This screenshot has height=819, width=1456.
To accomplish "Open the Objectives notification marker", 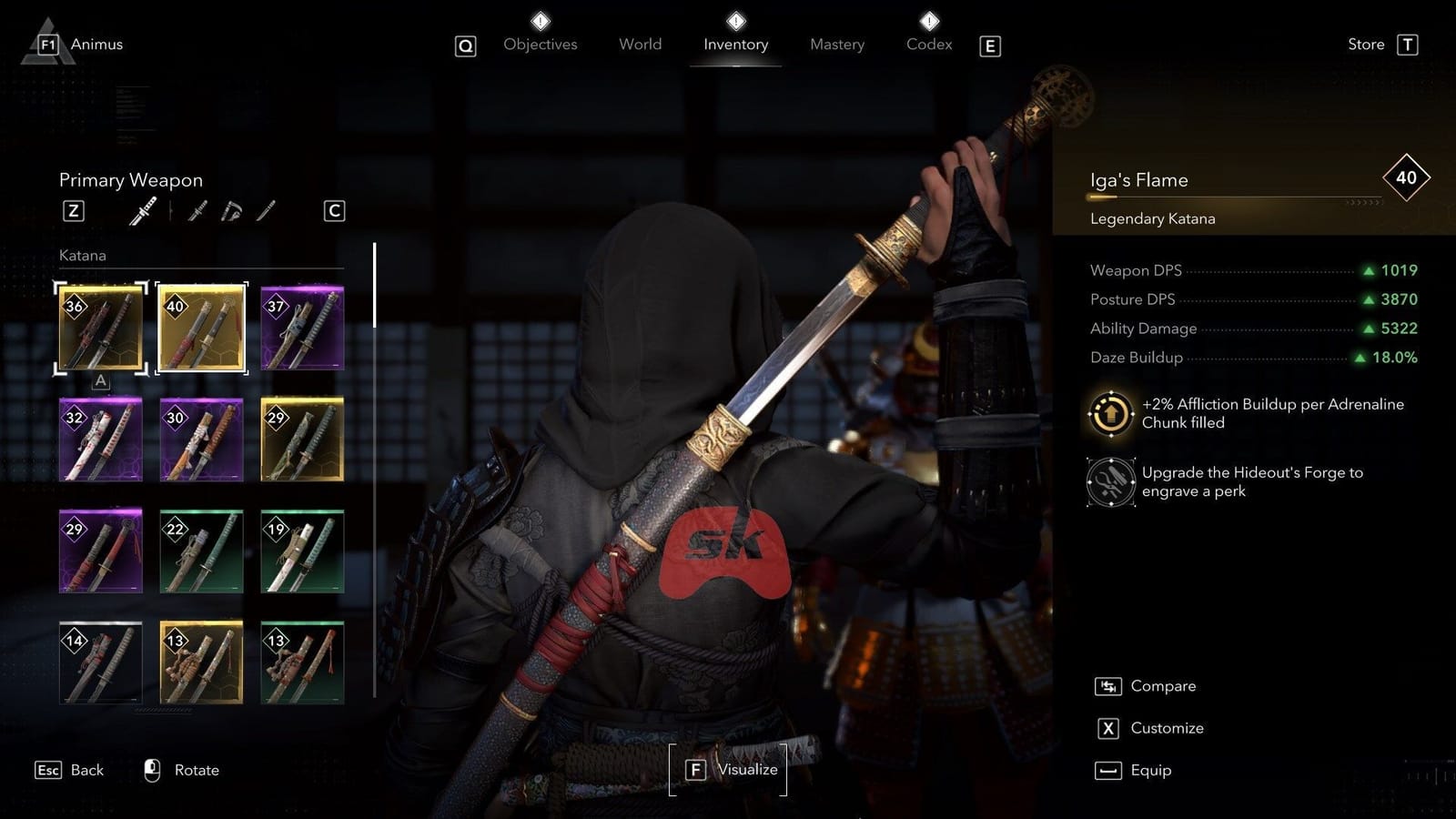I will pos(540,20).
